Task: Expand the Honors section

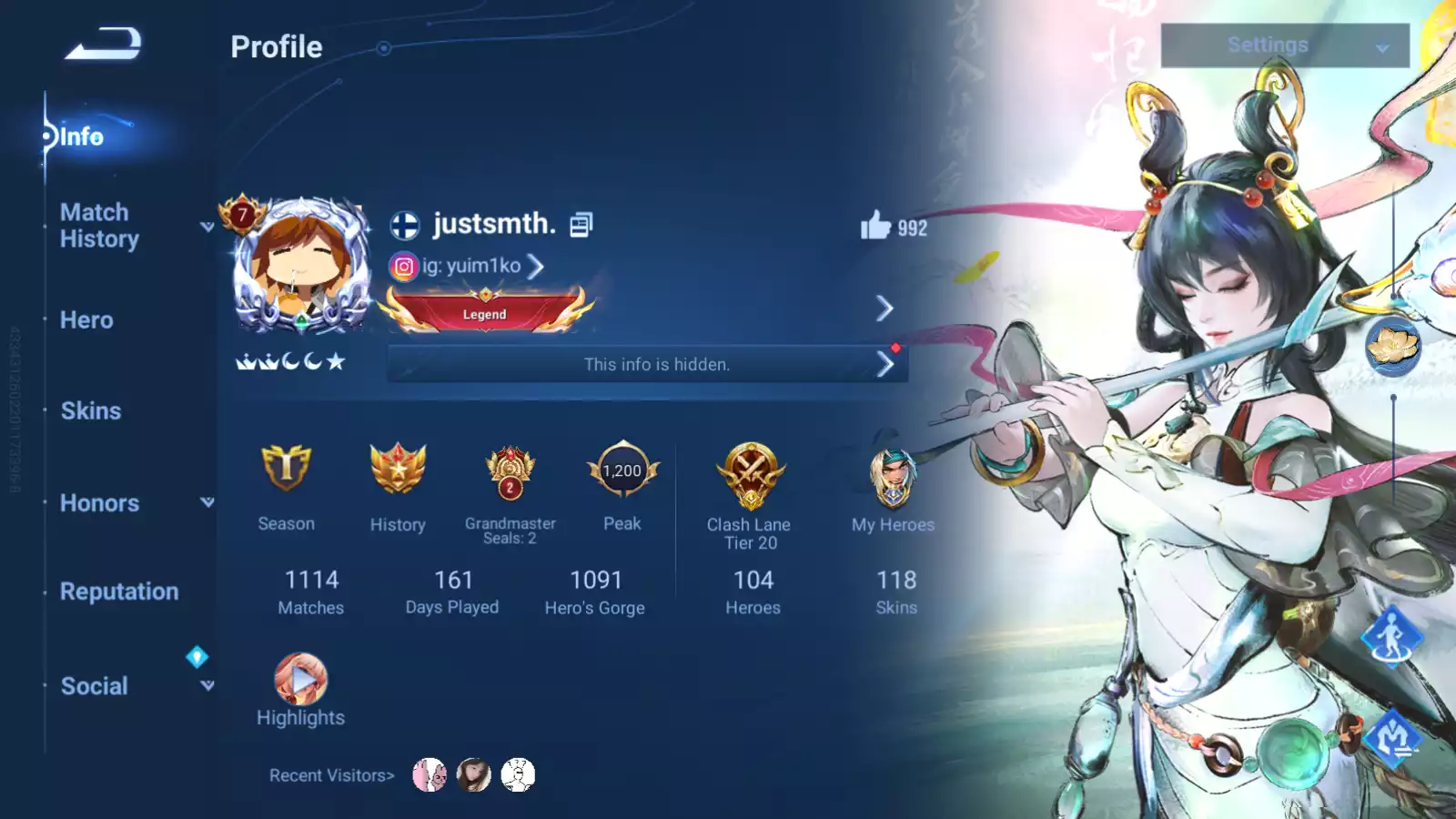Action: click(100, 503)
